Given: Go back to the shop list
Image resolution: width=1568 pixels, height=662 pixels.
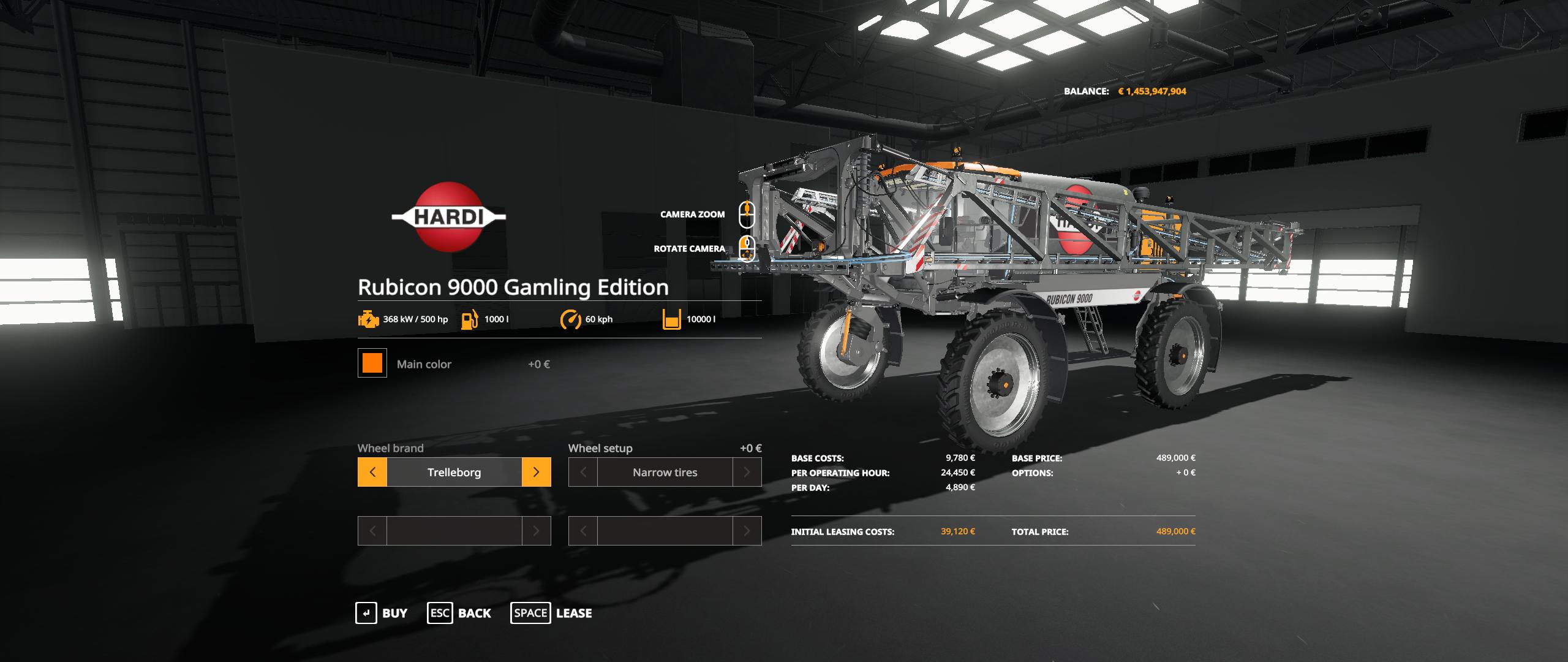Looking at the screenshot, I should pyautogui.click(x=459, y=613).
